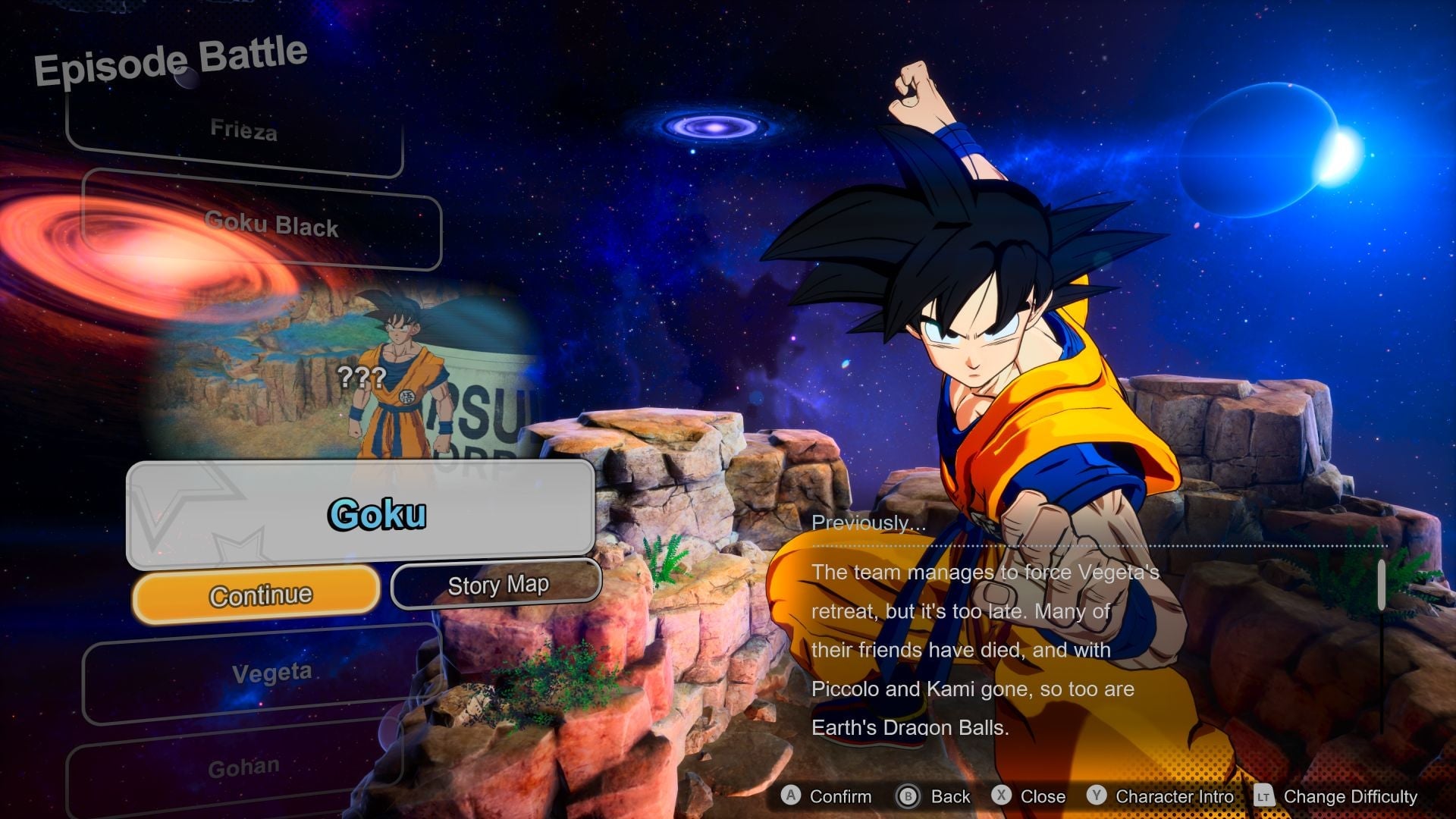The image size is (1456, 819).
Task: Select the Y Character Intro icon
Action: pos(1097,797)
